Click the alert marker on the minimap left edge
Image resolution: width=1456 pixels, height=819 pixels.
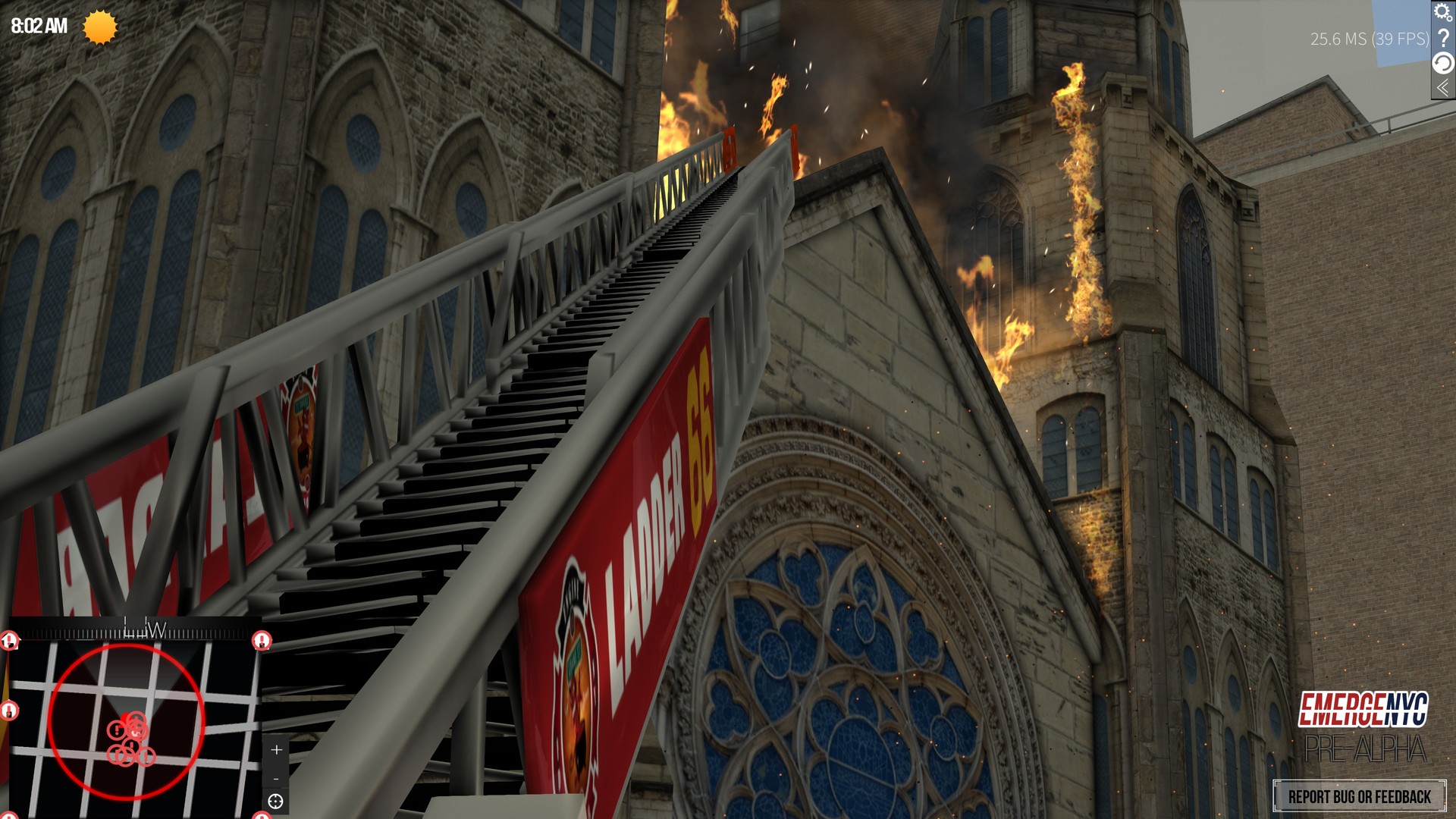point(9,710)
